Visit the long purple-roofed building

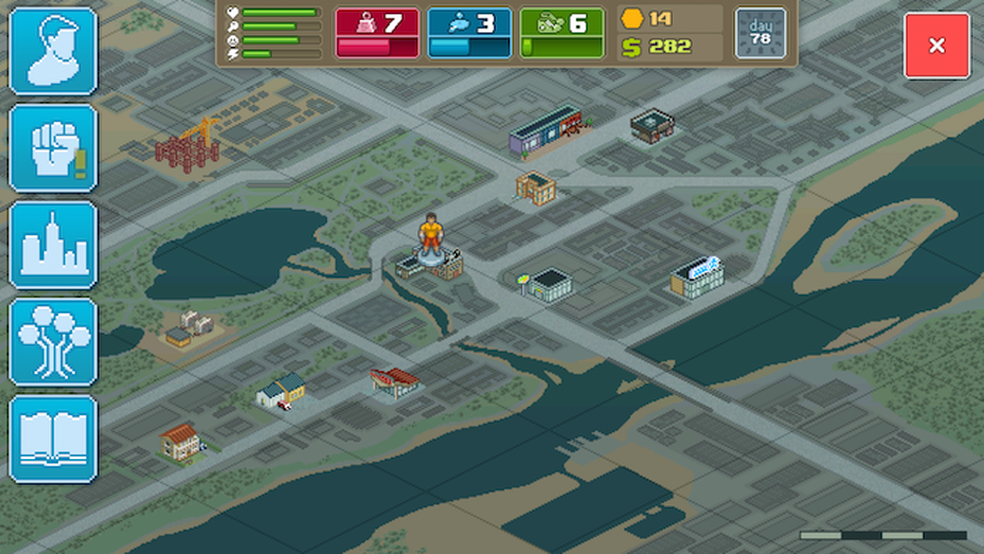[x=545, y=131]
